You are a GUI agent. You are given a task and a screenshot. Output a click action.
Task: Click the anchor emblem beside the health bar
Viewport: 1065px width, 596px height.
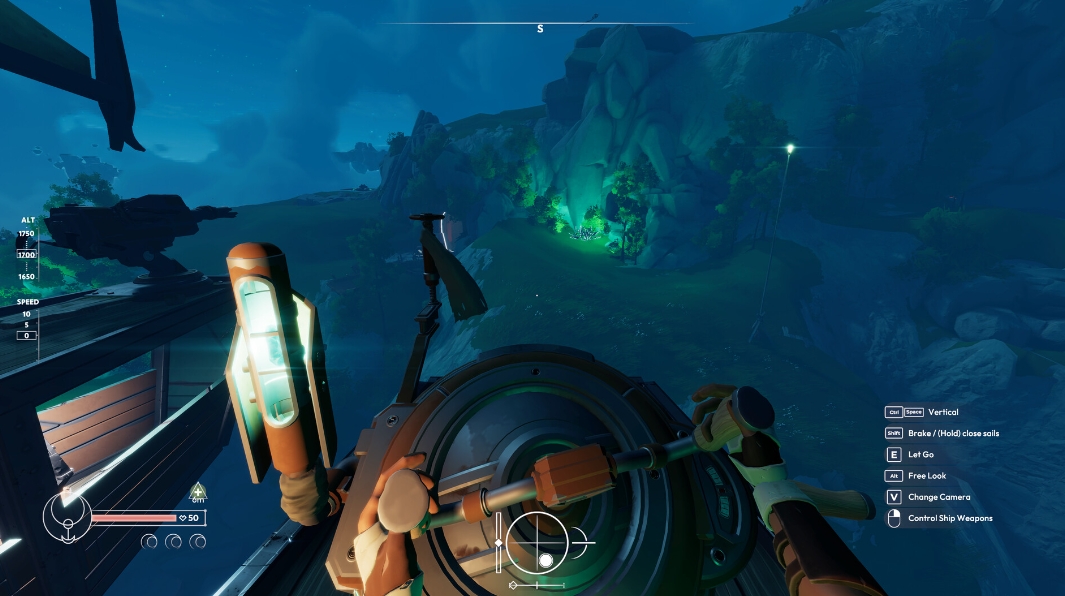[67, 516]
